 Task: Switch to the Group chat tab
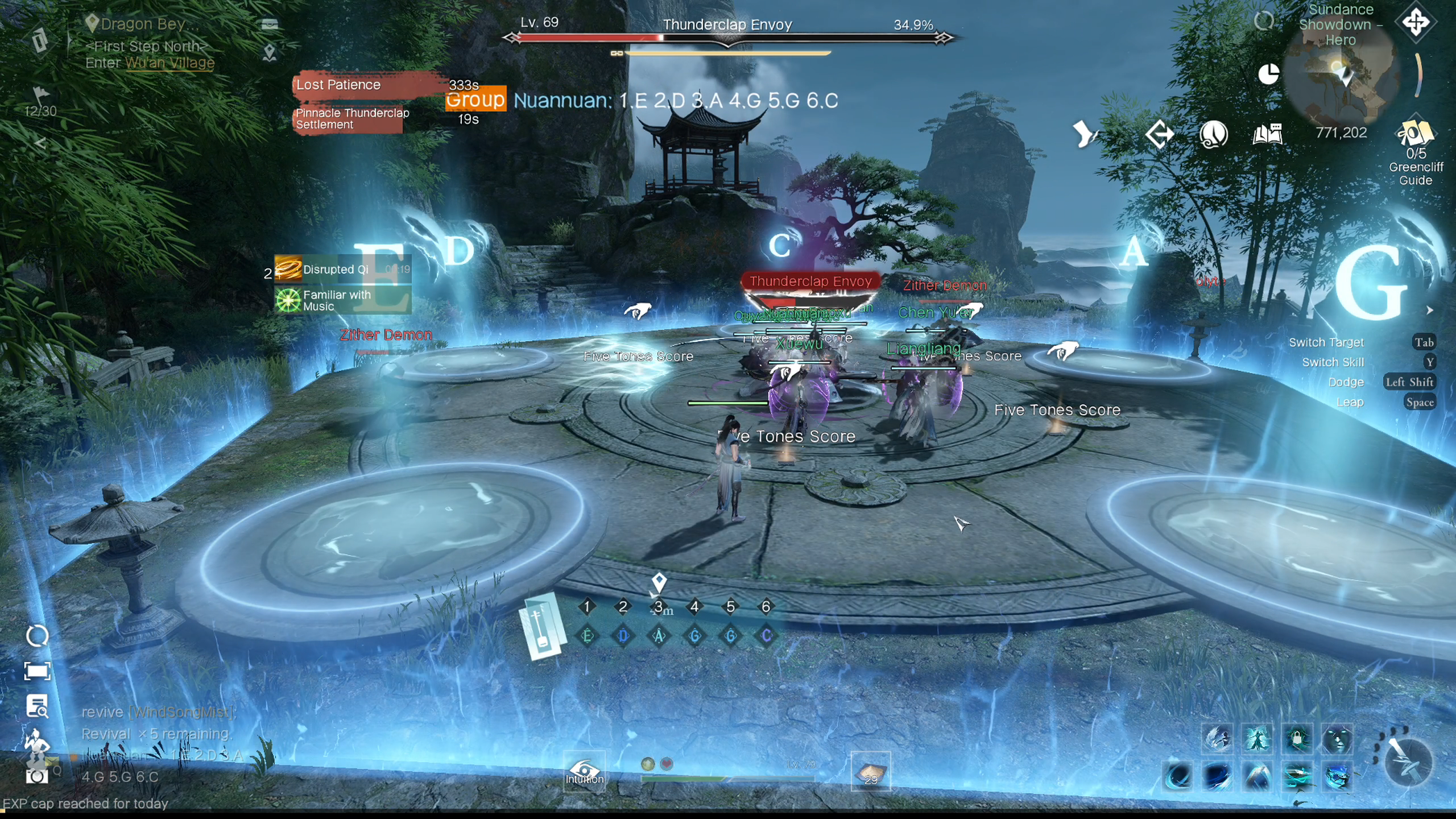pos(475,101)
